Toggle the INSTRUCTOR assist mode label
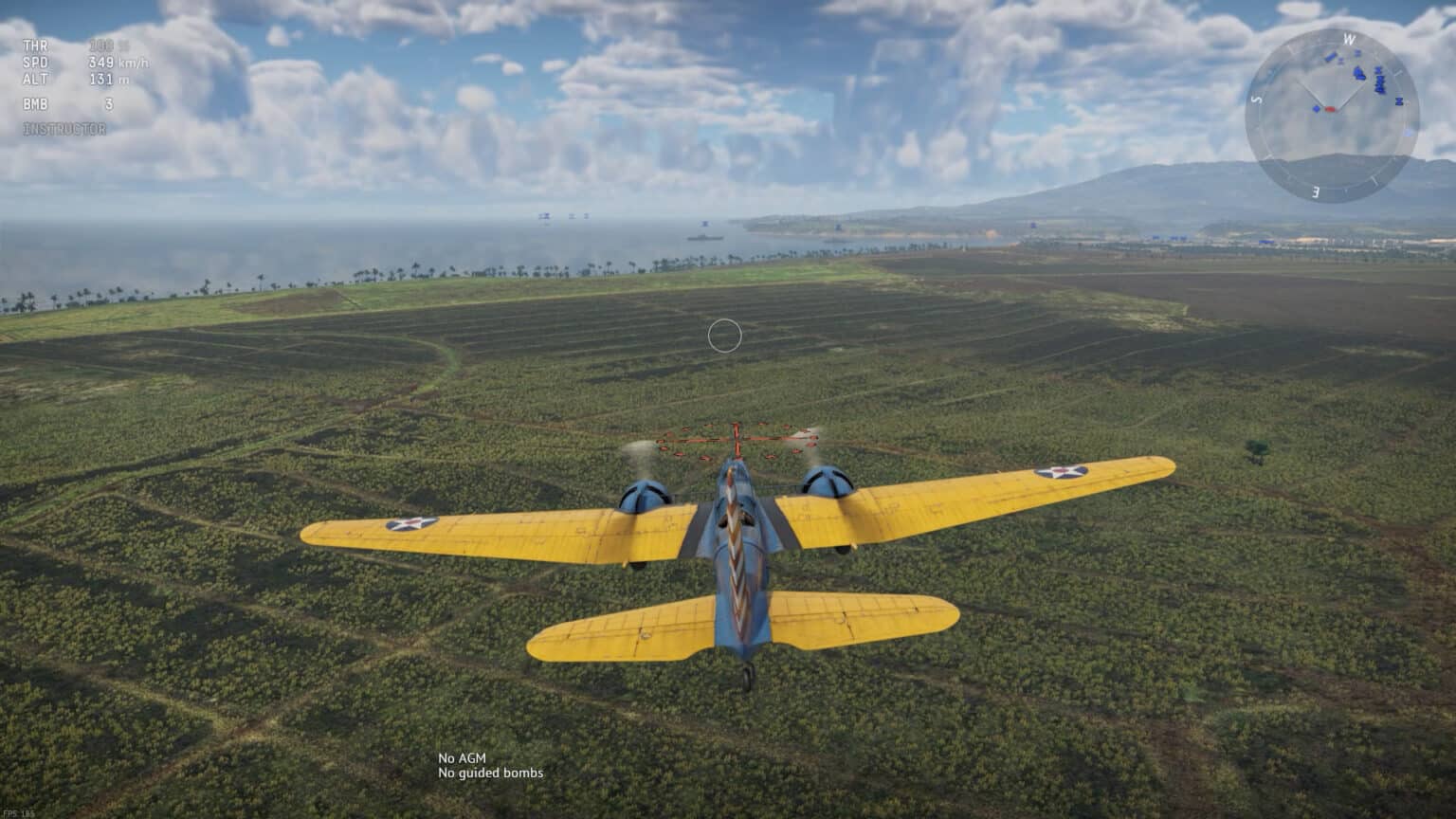 [64, 128]
